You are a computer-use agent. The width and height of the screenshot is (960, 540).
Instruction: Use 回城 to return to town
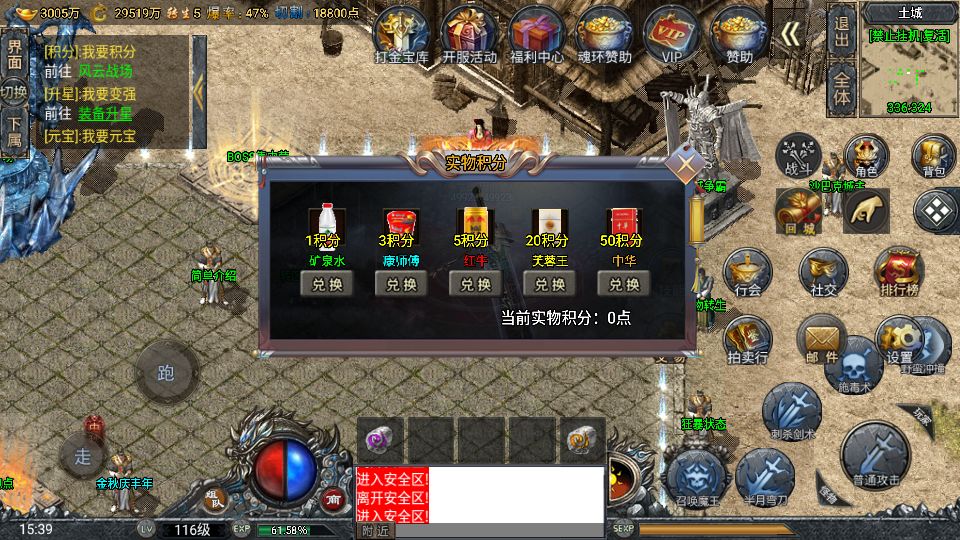pyautogui.click(x=800, y=211)
